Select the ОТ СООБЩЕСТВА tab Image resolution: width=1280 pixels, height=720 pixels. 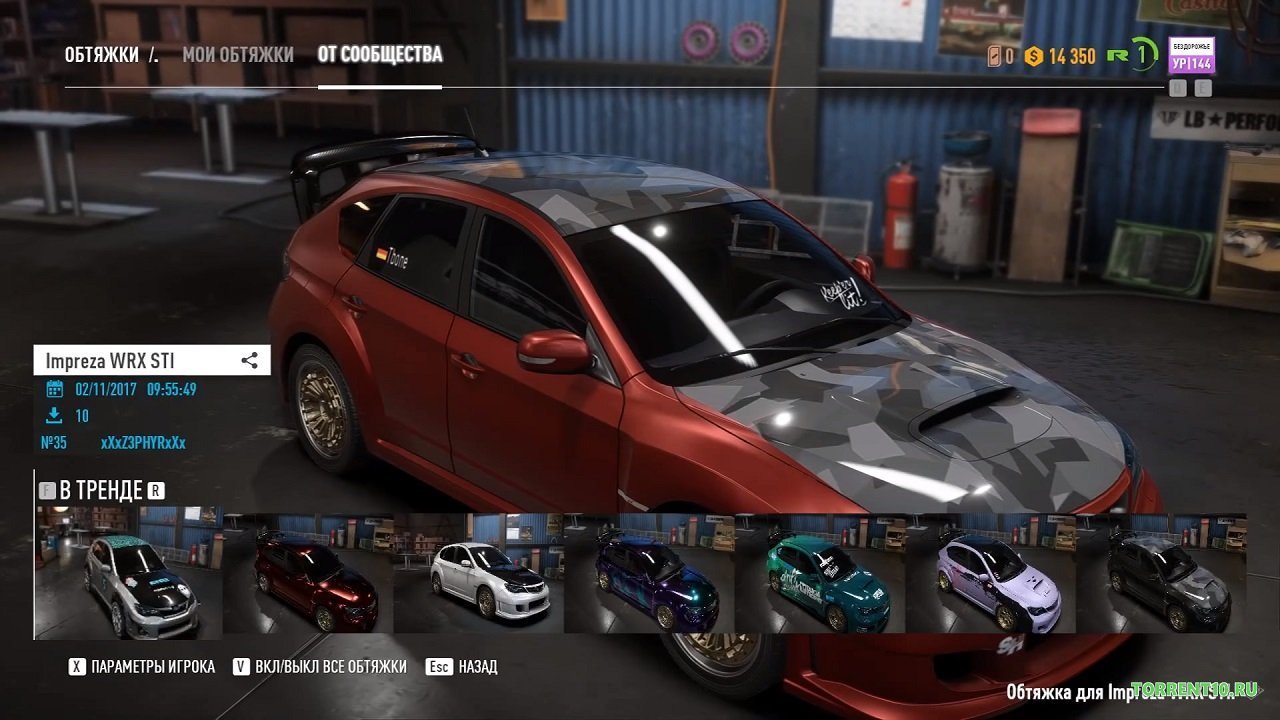380,54
